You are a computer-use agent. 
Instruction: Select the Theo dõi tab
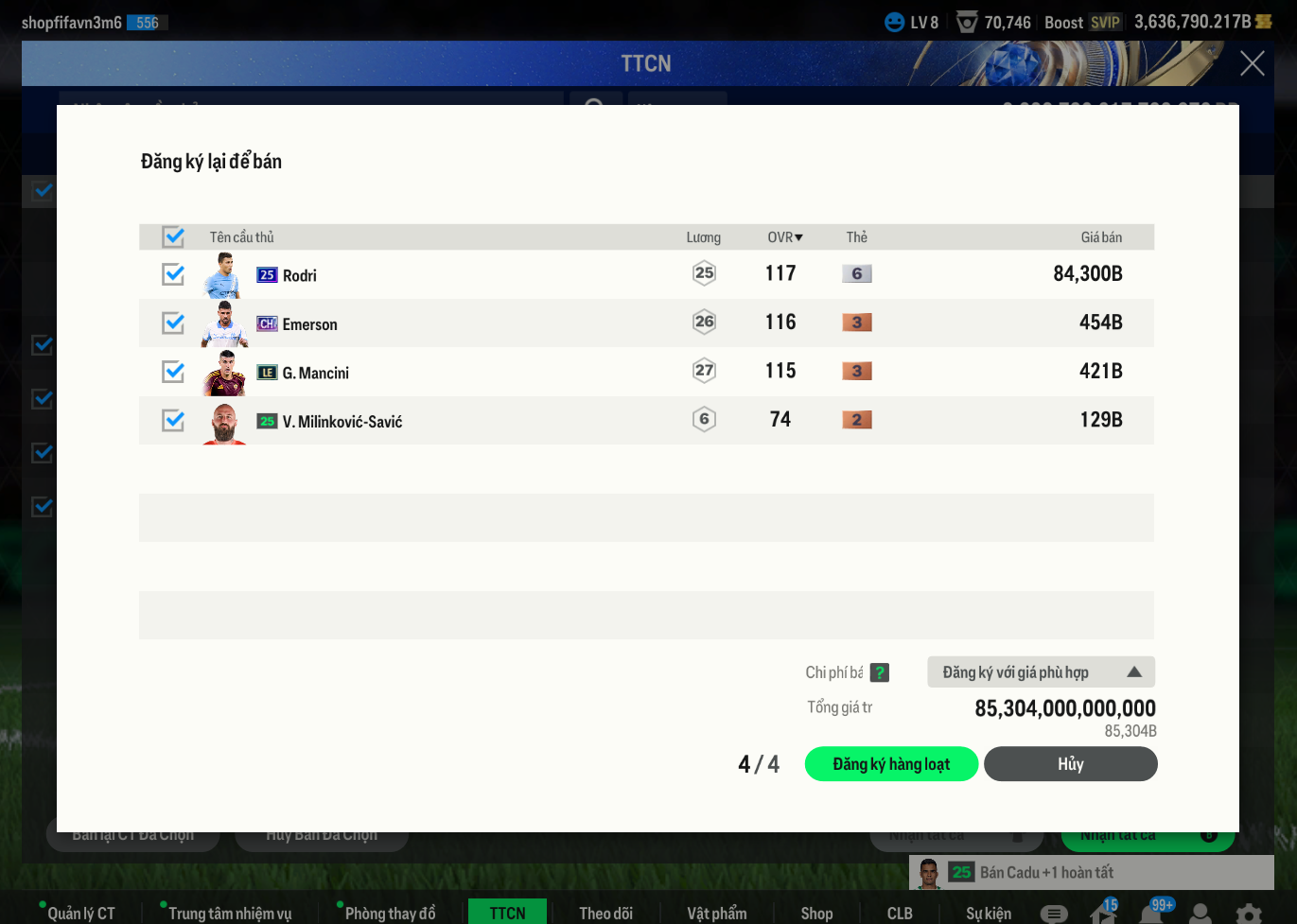tap(606, 913)
